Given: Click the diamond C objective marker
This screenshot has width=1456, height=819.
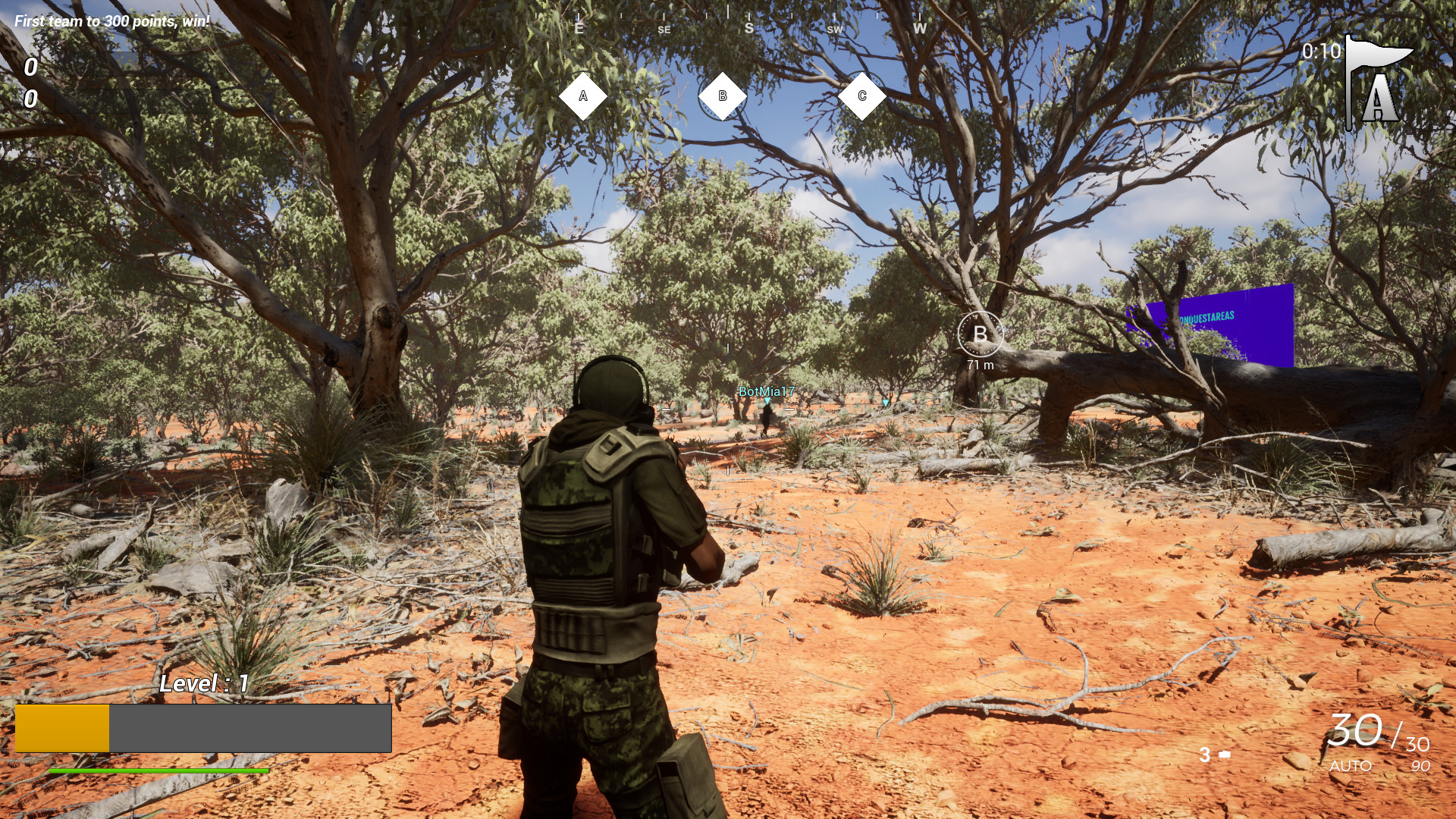Looking at the screenshot, I should tap(862, 94).
